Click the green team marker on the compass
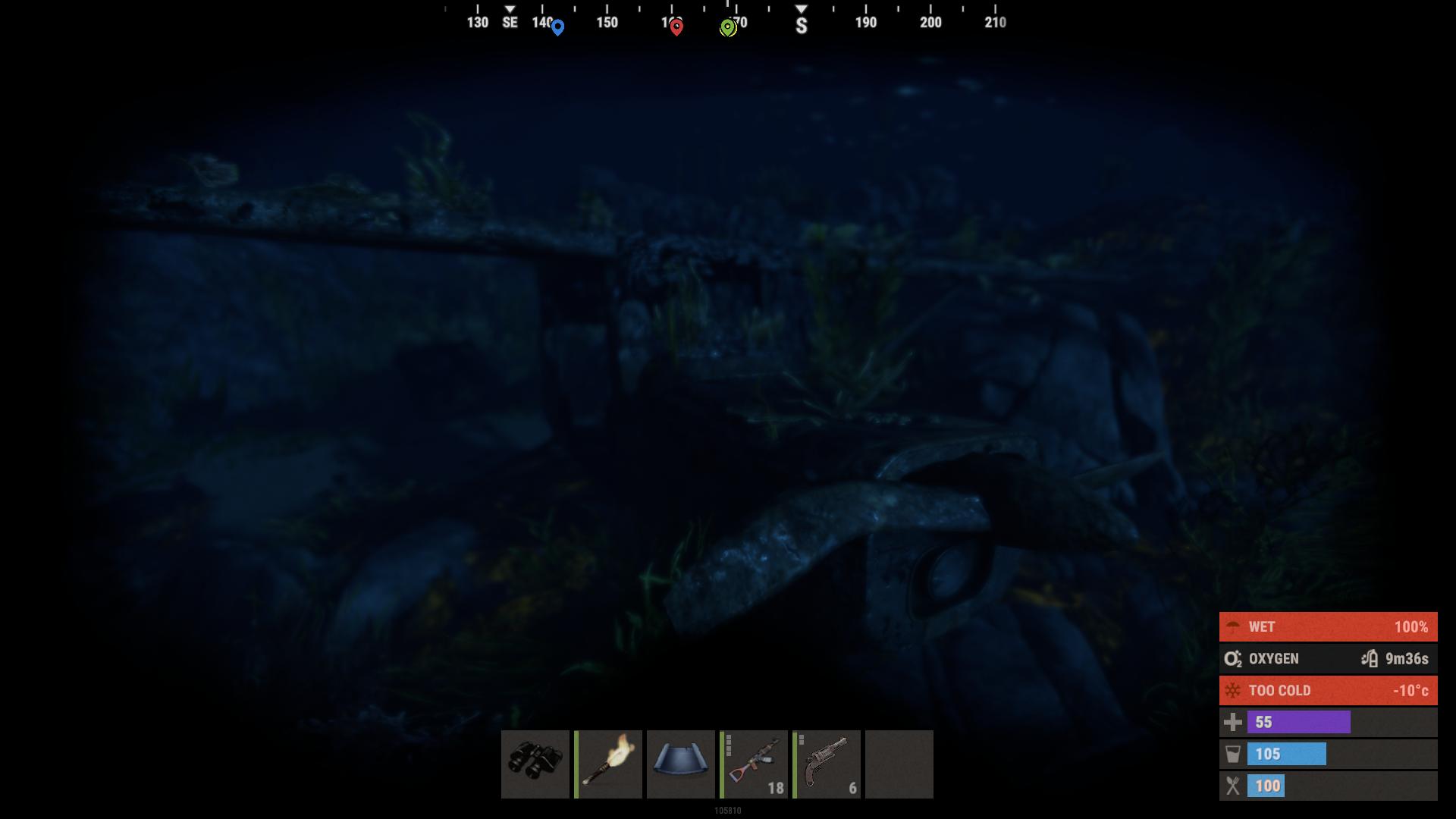 [x=729, y=27]
